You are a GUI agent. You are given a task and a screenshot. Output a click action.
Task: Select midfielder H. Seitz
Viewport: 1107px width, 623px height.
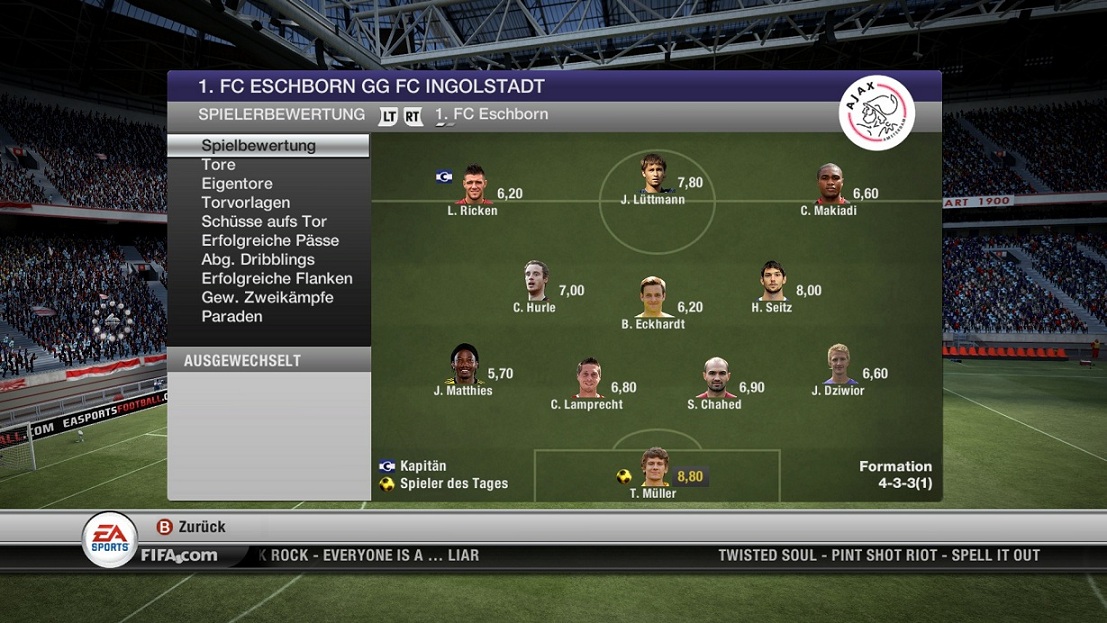[x=772, y=281]
